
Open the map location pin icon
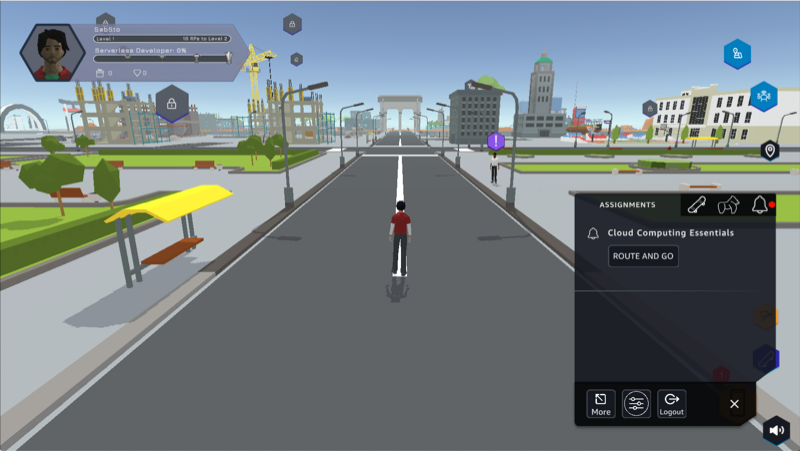769,151
